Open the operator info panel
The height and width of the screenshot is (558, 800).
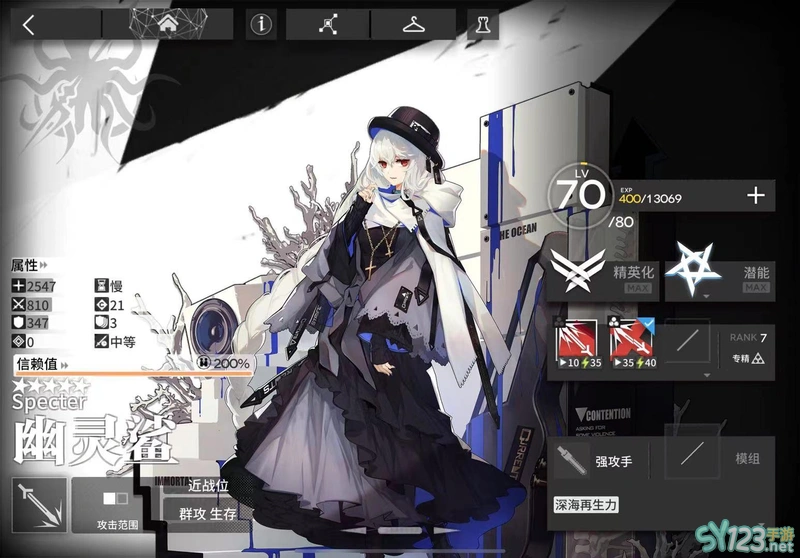(261, 25)
